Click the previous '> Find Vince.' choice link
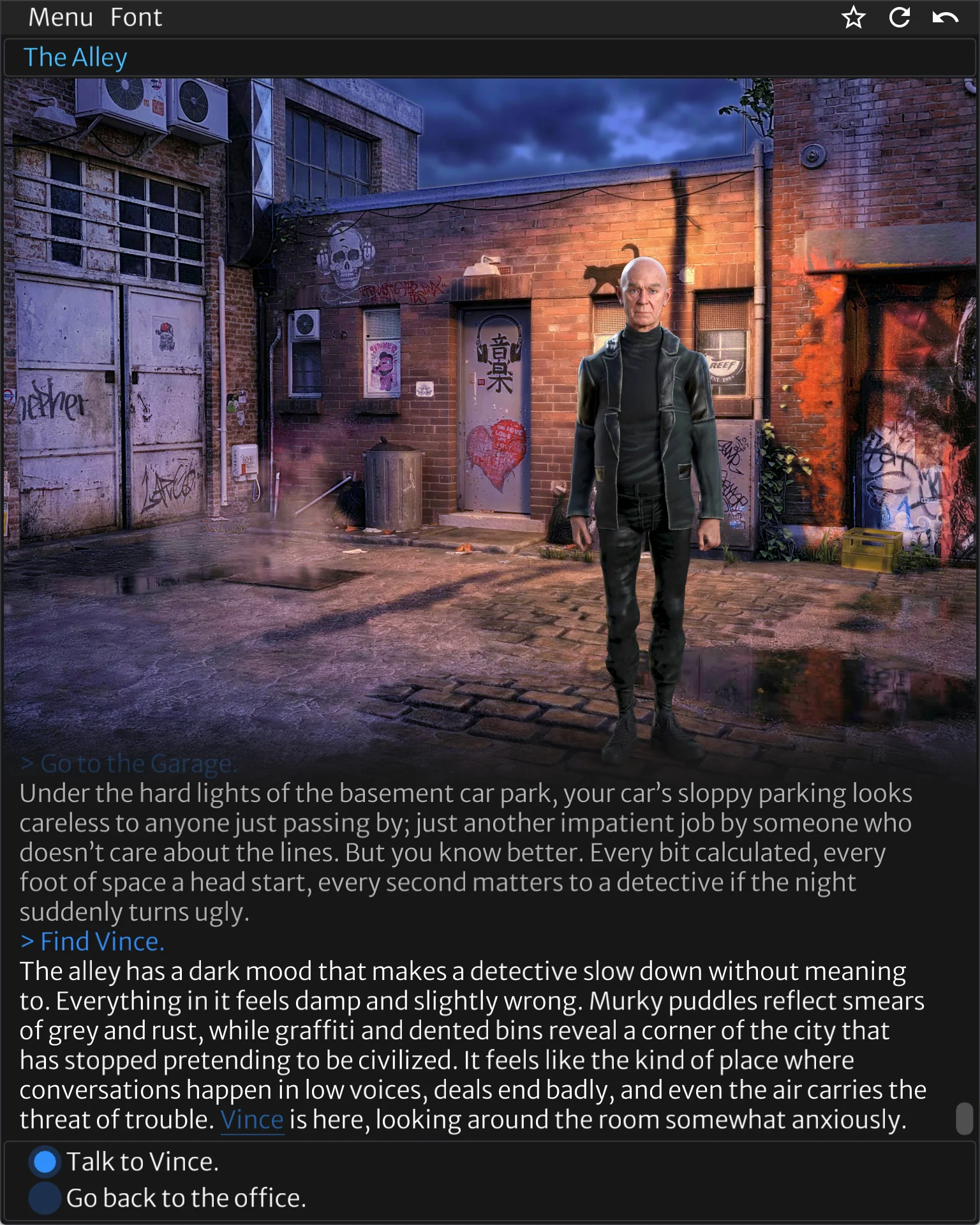Image resolution: width=980 pixels, height=1225 pixels. [x=93, y=940]
